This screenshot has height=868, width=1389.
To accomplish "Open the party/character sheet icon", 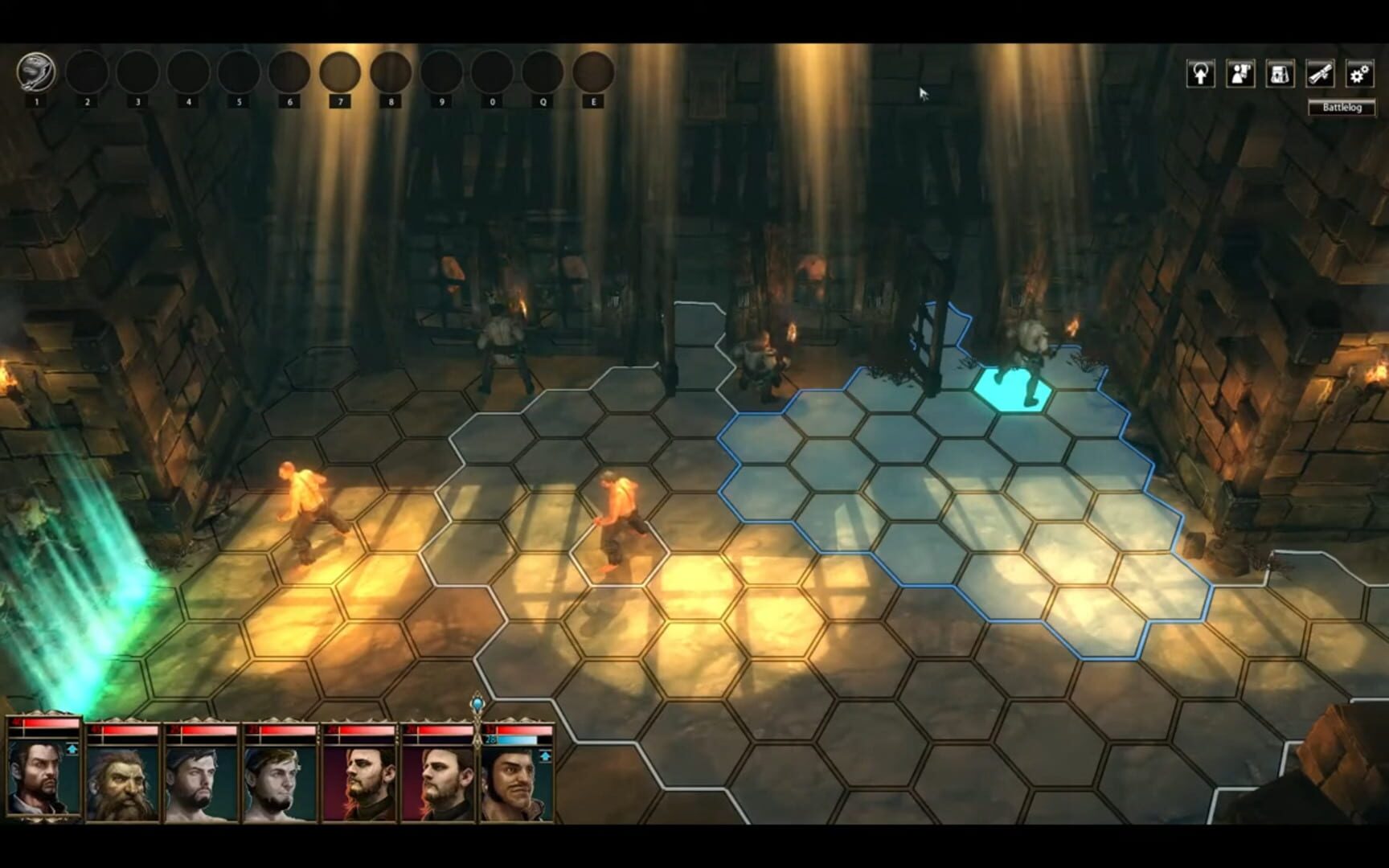I will (1239, 73).
